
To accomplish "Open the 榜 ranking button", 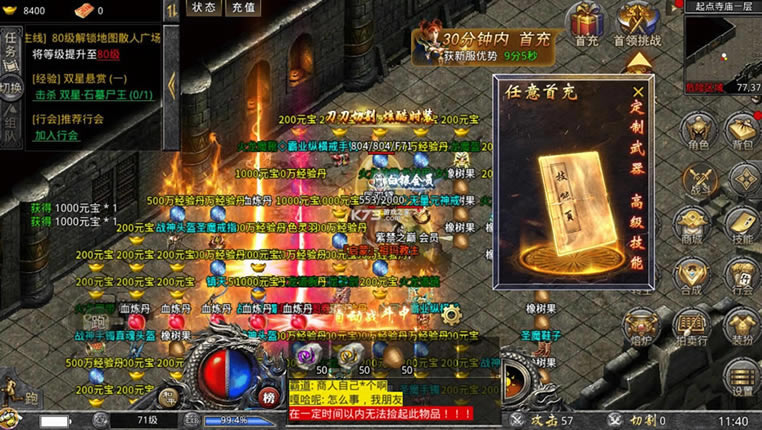I will click(x=268, y=398).
